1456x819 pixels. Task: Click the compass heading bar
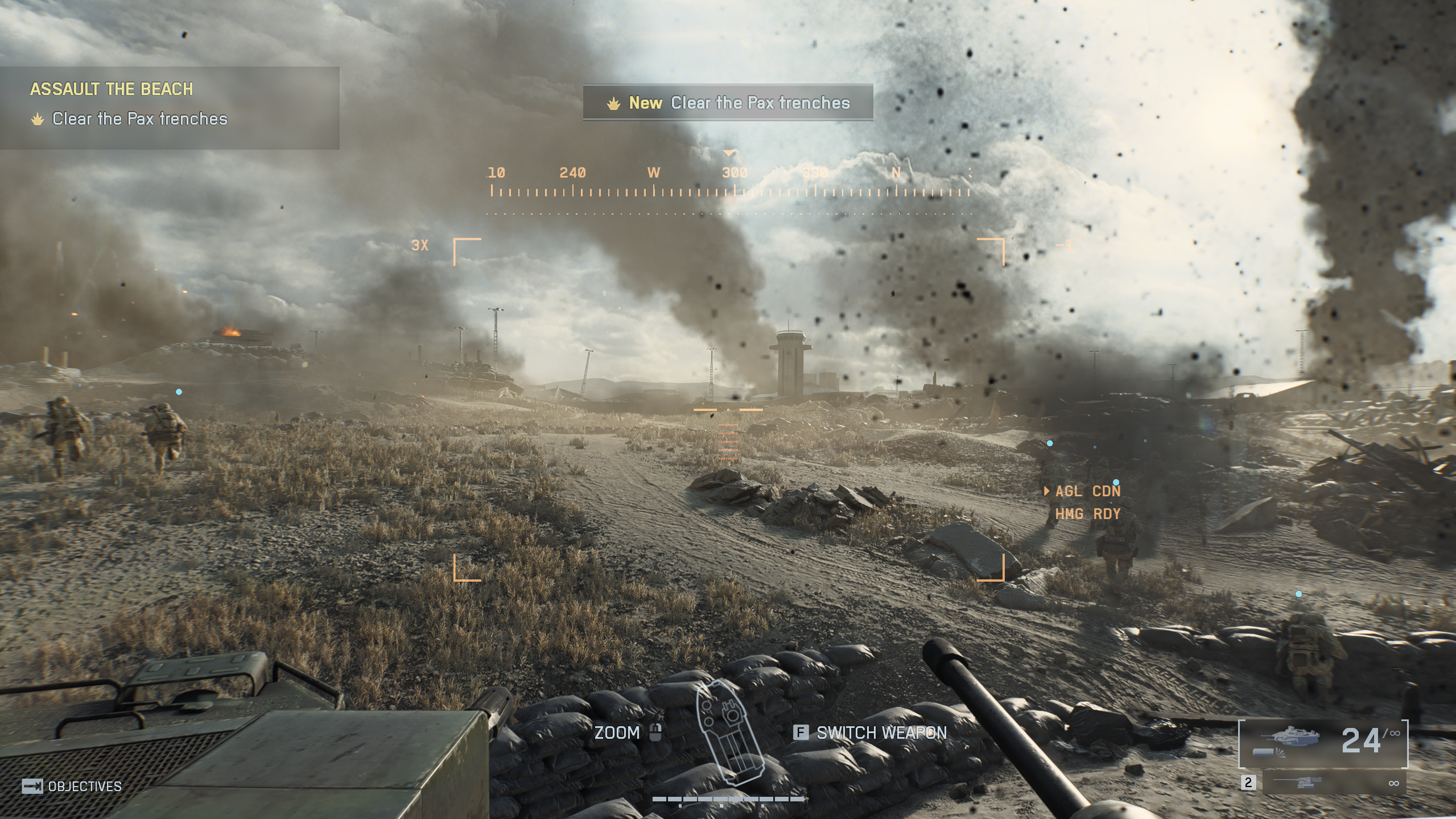click(x=730, y=182)
